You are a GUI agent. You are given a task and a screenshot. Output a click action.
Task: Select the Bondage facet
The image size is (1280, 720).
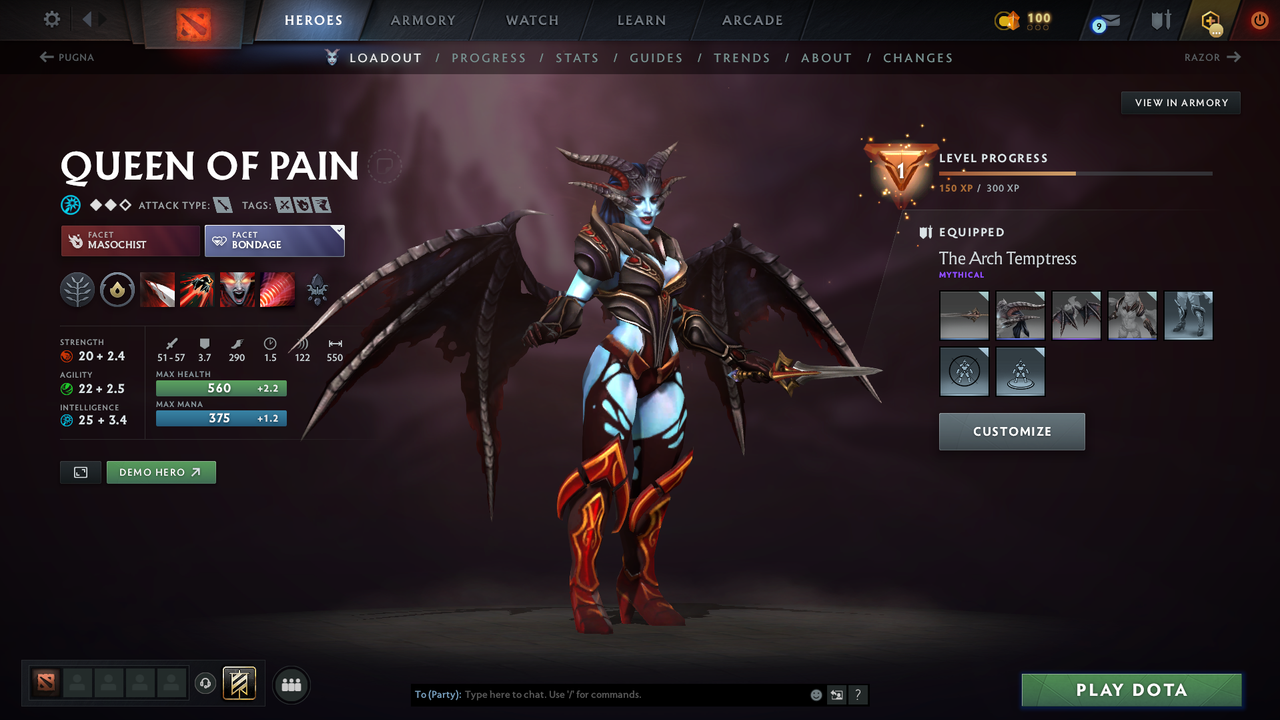[274, 240]
